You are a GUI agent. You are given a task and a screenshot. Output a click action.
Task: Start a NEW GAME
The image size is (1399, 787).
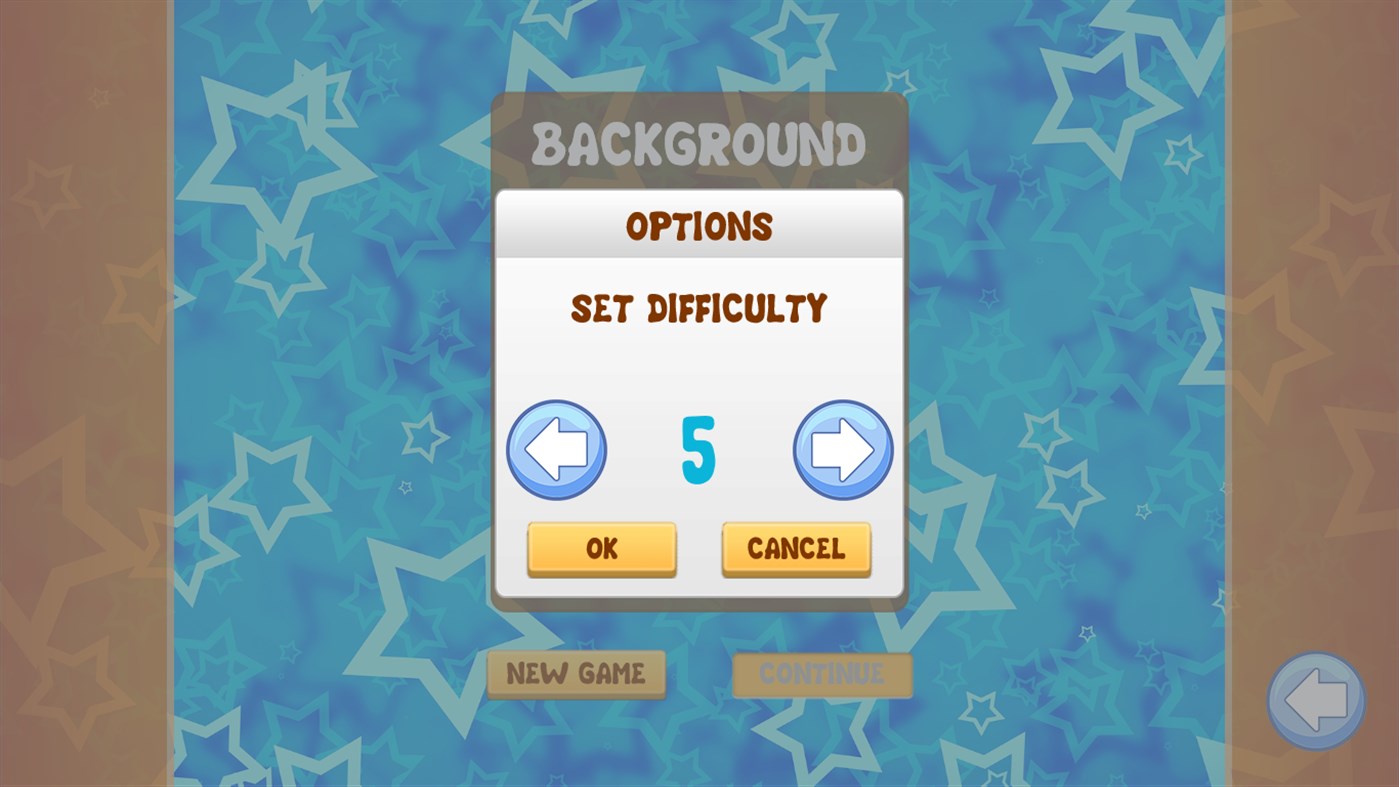(x=577, y=674)
